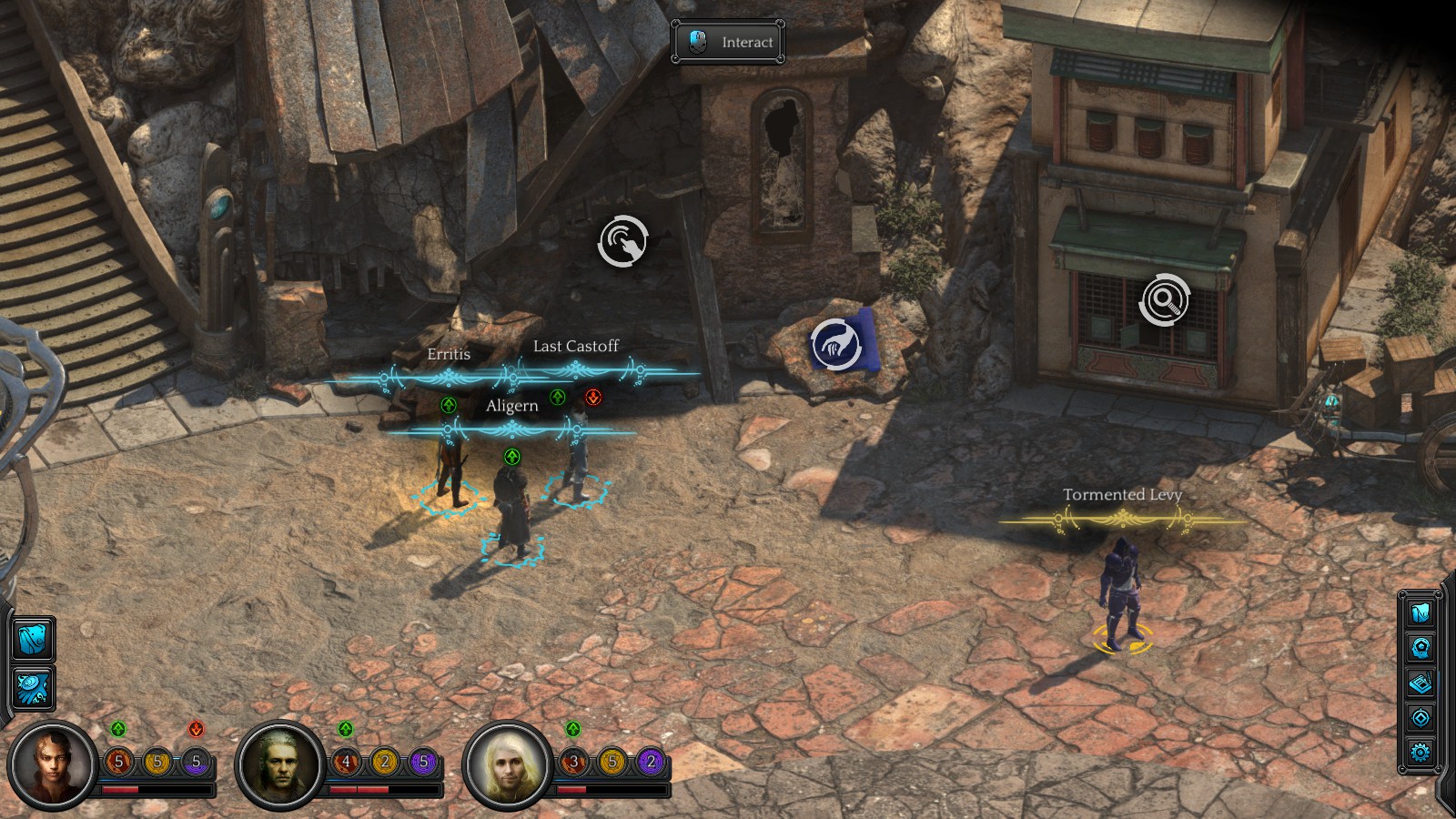The height and width of the screenshot is (819, 1456).
Task: Open the gear settings menu
Action: [1421, 753]
